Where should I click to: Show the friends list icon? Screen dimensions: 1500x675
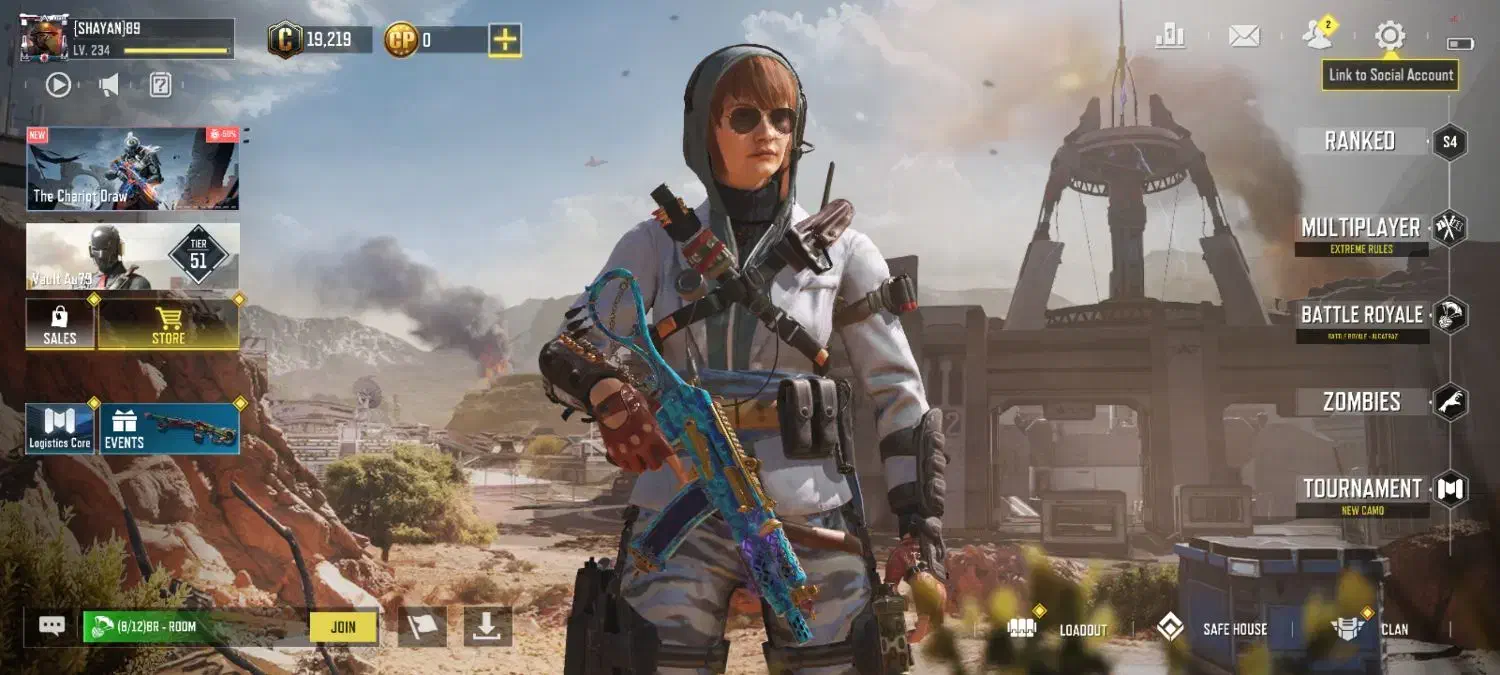coord(1317,37)
